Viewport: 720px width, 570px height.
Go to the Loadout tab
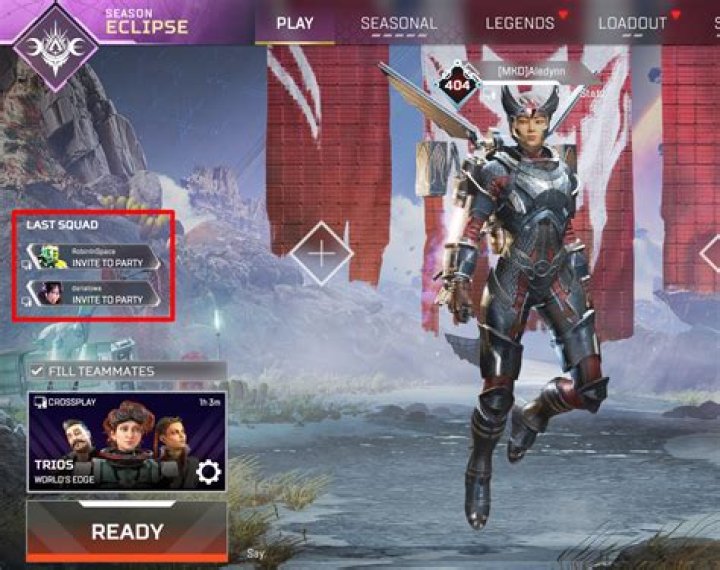(632, 23)
